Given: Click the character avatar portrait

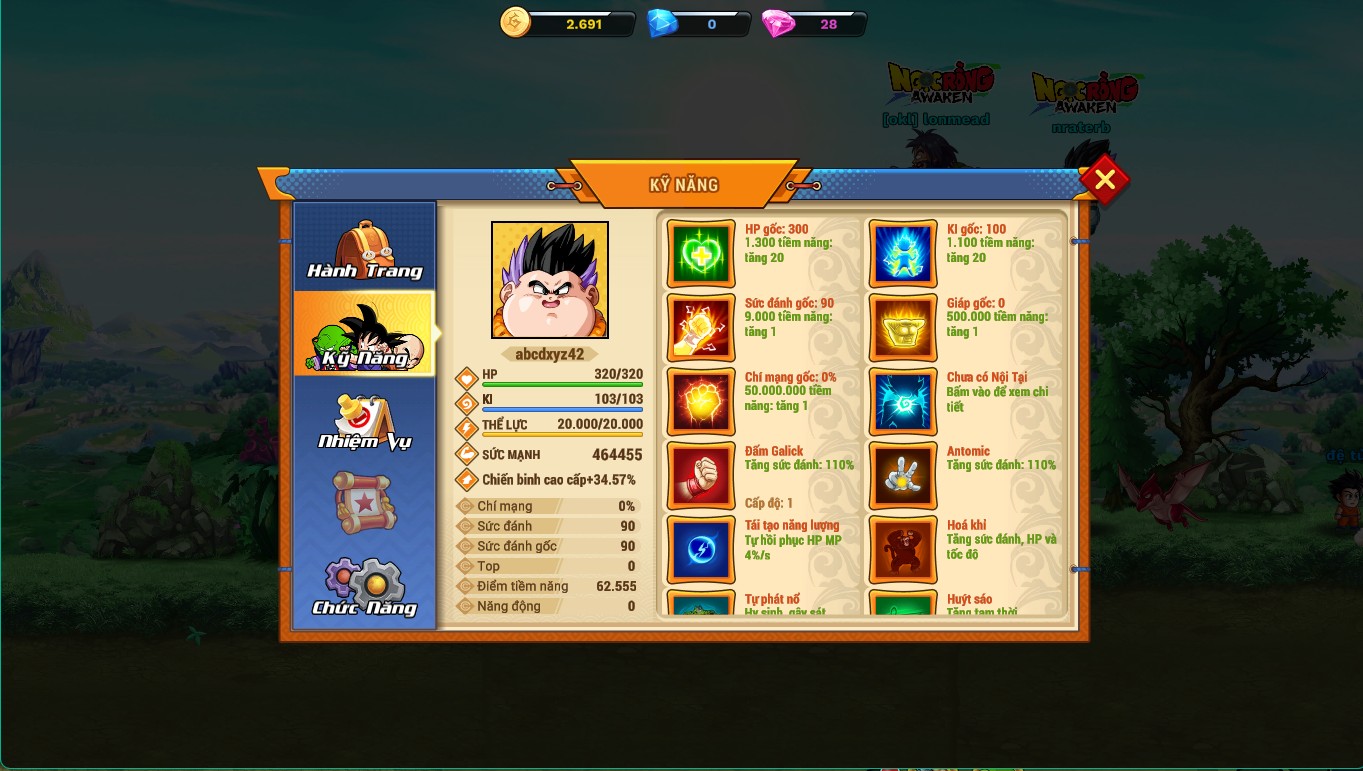Looking at the screenshot, I should pos(550,280).
